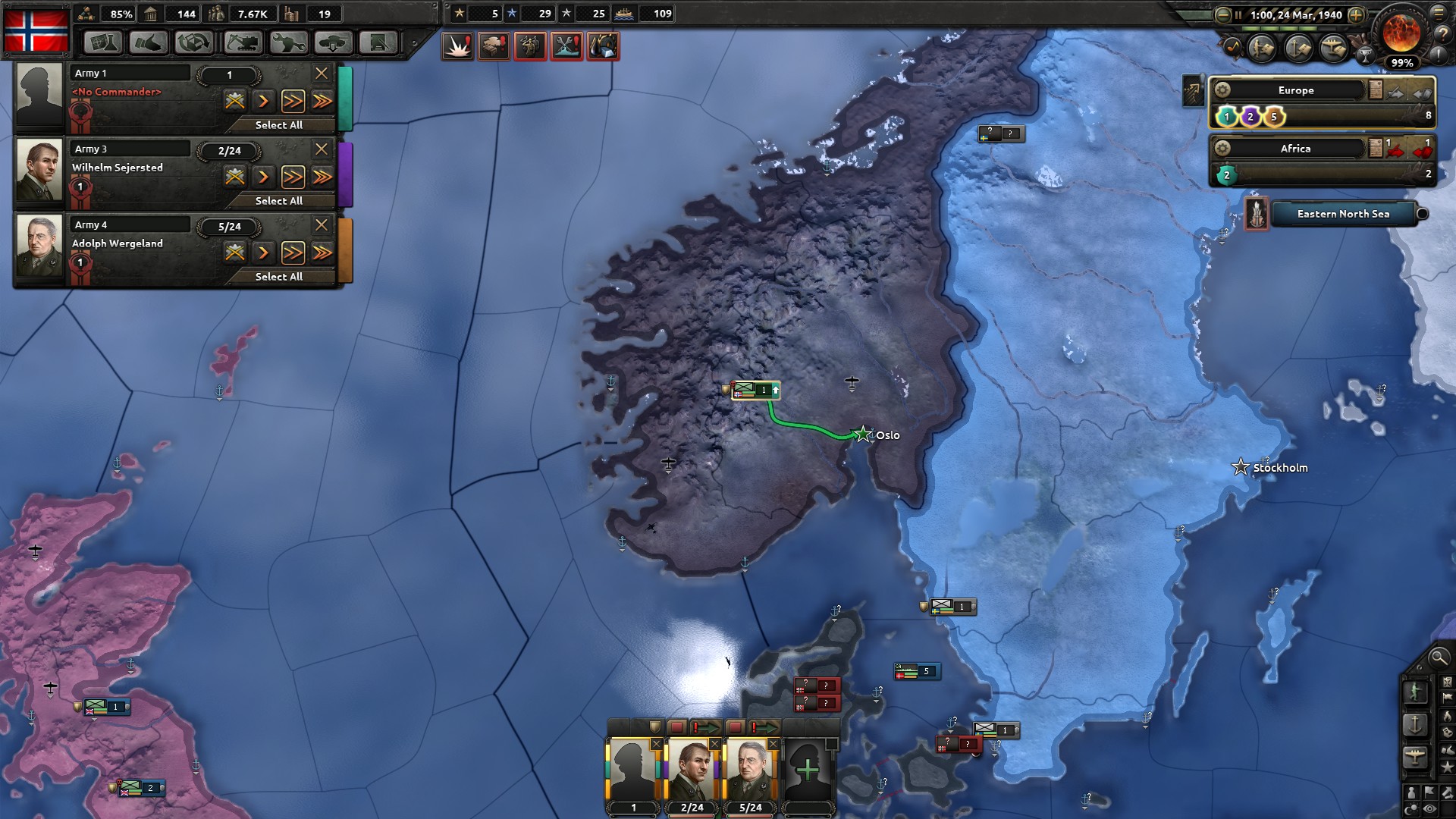Image resolution: width=1456 pixels, height=819 pixels.
Task: Pause the game with the pause button
Action: (1238, 14)
